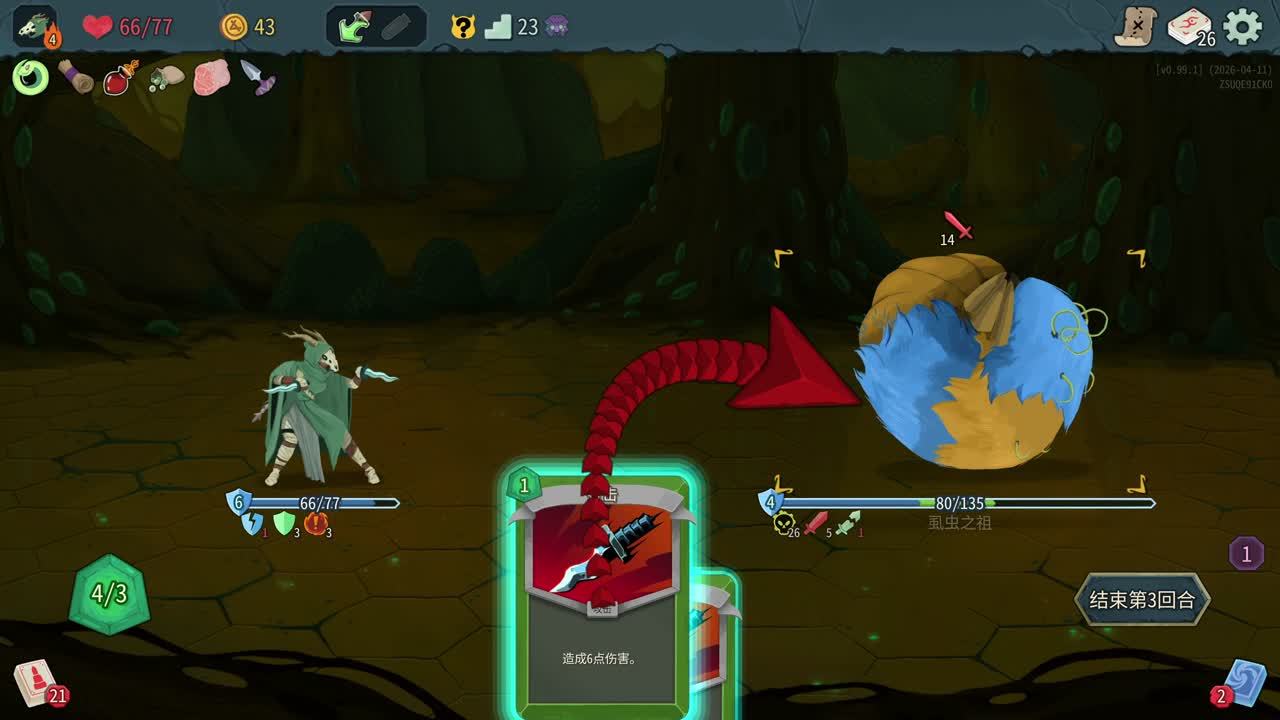Screen dimensions: 1280x720
Task: End turn 3 with the end-turn button
Action: 1142,600
